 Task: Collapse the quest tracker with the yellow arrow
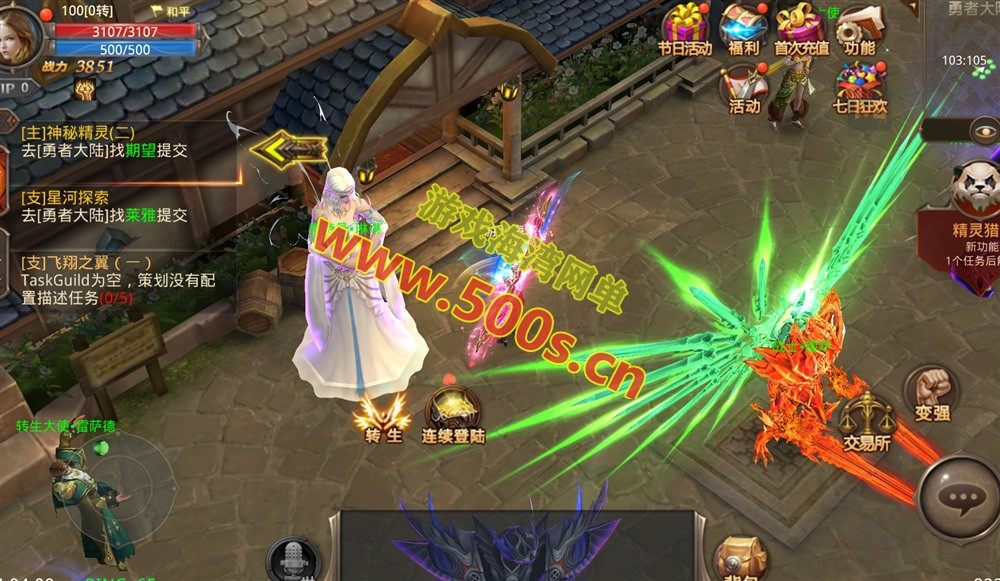click(x=289, y=151)
